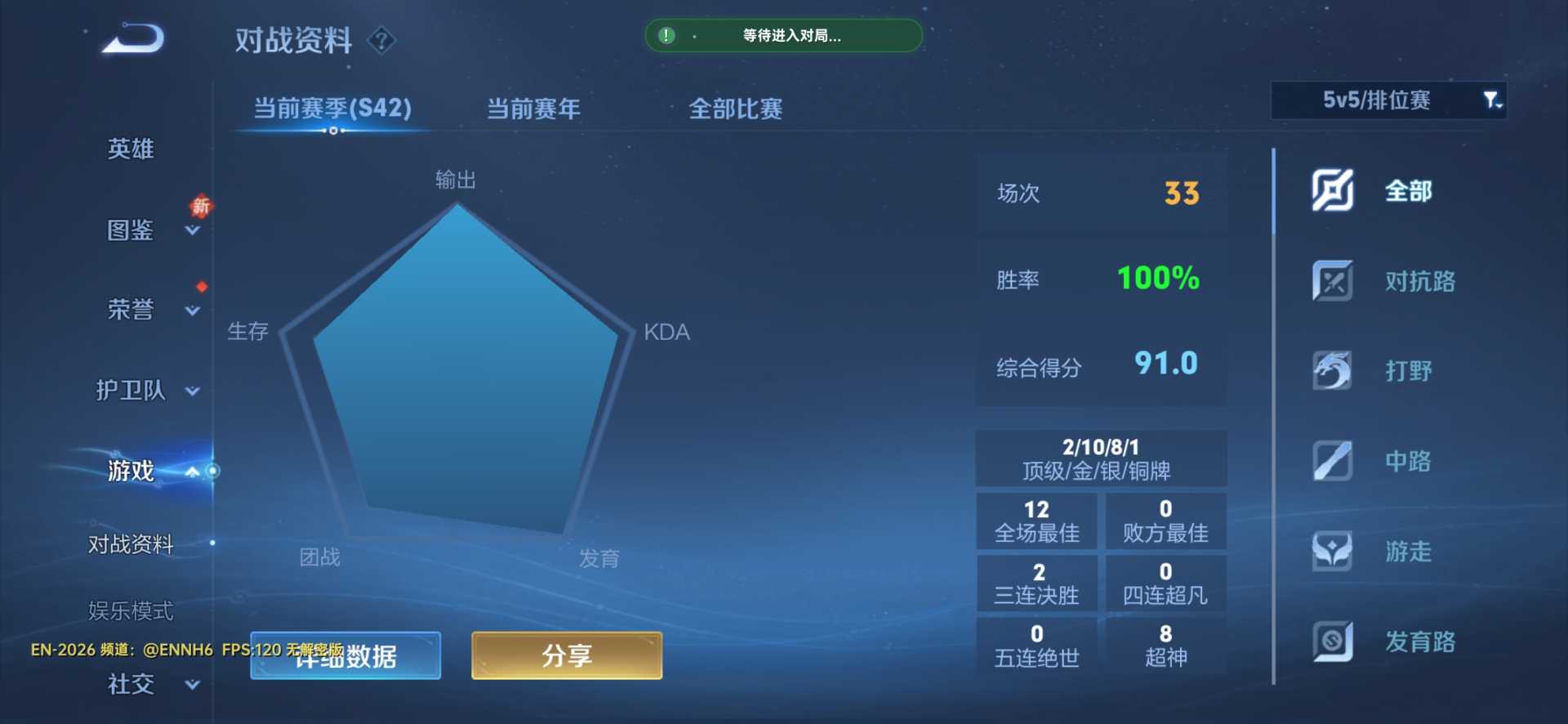Select the 全部 all-lanes filter icon

(1331, 190)
